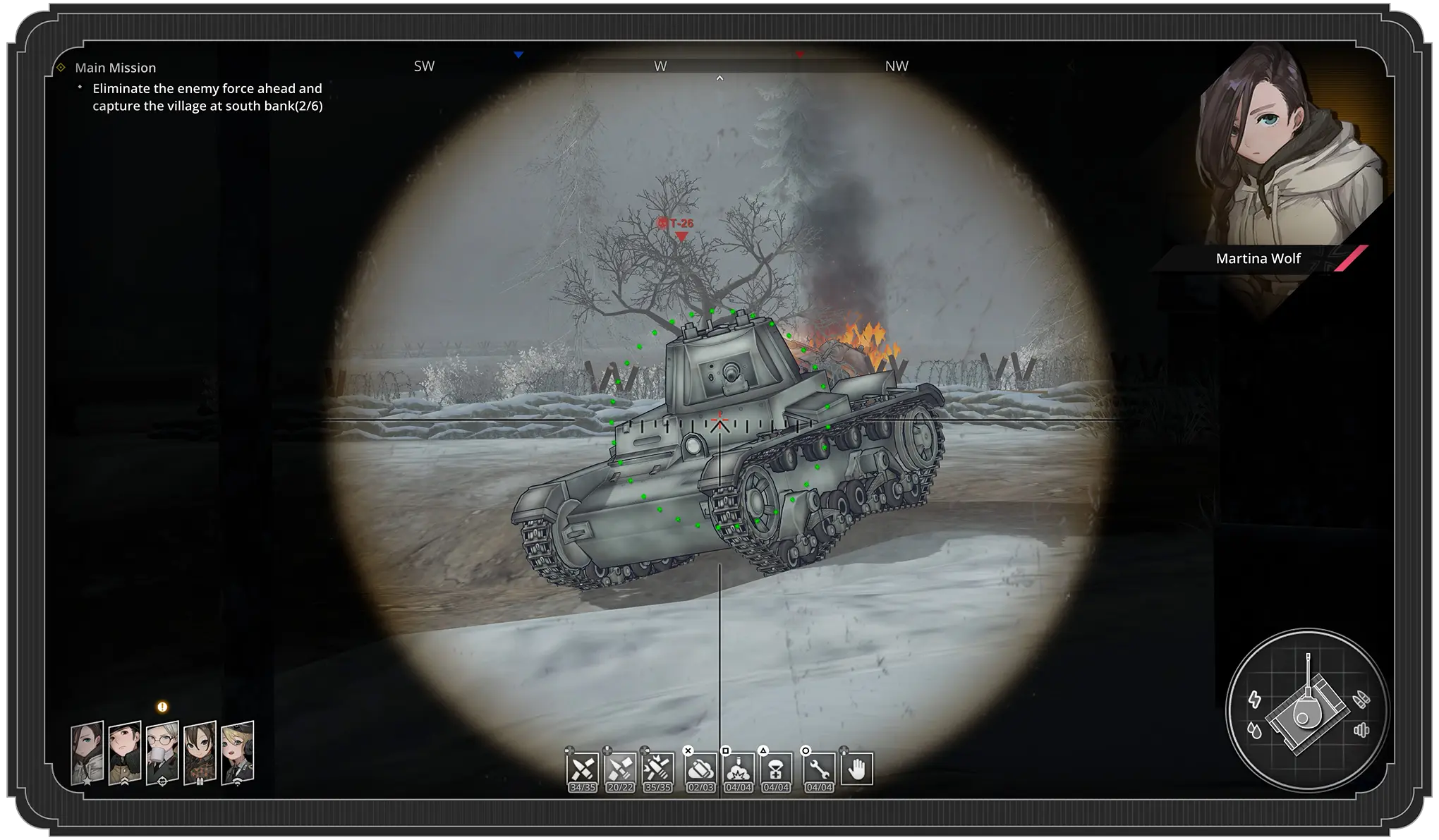Use the wrench repair ability
Viewport: 1439px width, 840px height.
click(x=819, y=769)
